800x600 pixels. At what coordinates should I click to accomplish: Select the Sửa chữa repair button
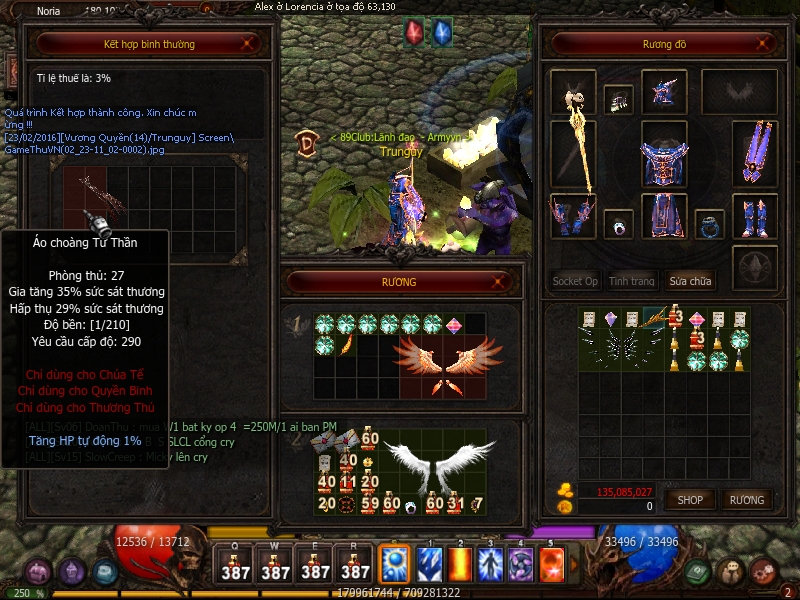691,281
